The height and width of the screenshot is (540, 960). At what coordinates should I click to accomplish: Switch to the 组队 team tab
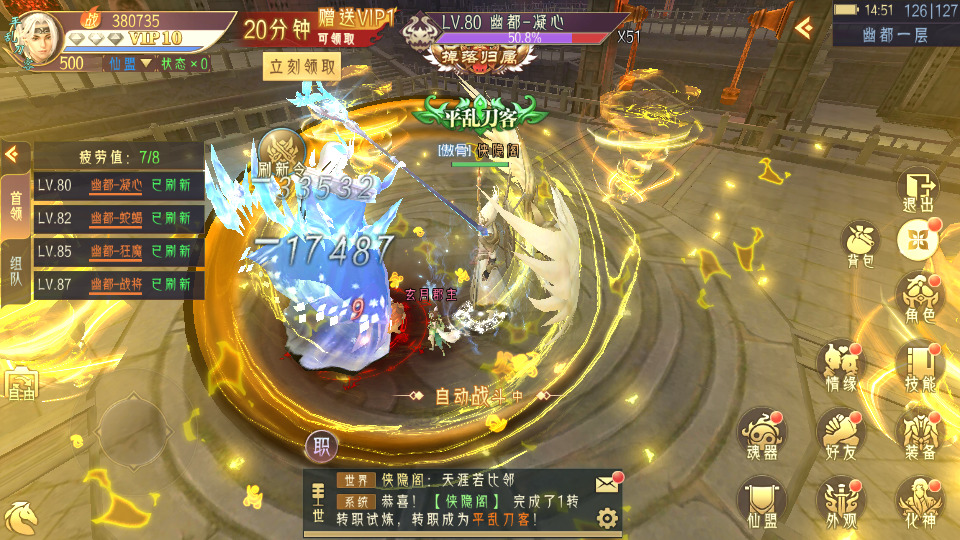15,270
